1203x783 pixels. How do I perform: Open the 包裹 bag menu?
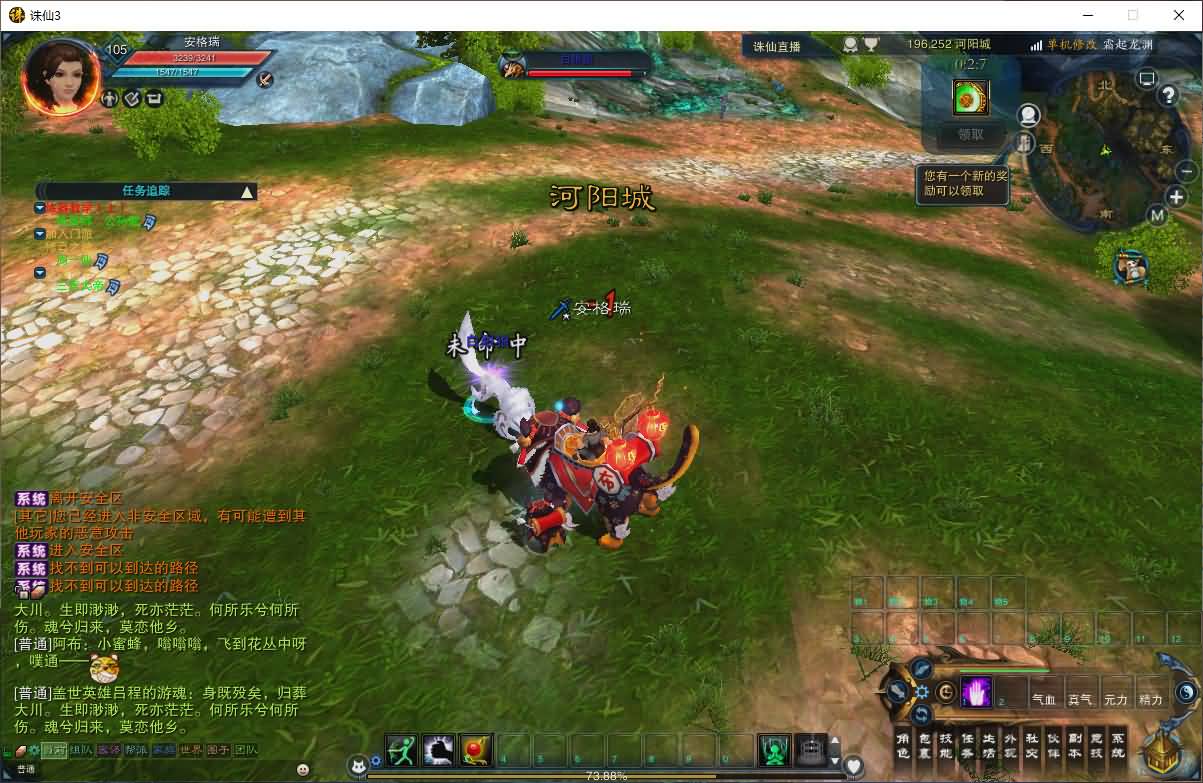click(924, 745)
